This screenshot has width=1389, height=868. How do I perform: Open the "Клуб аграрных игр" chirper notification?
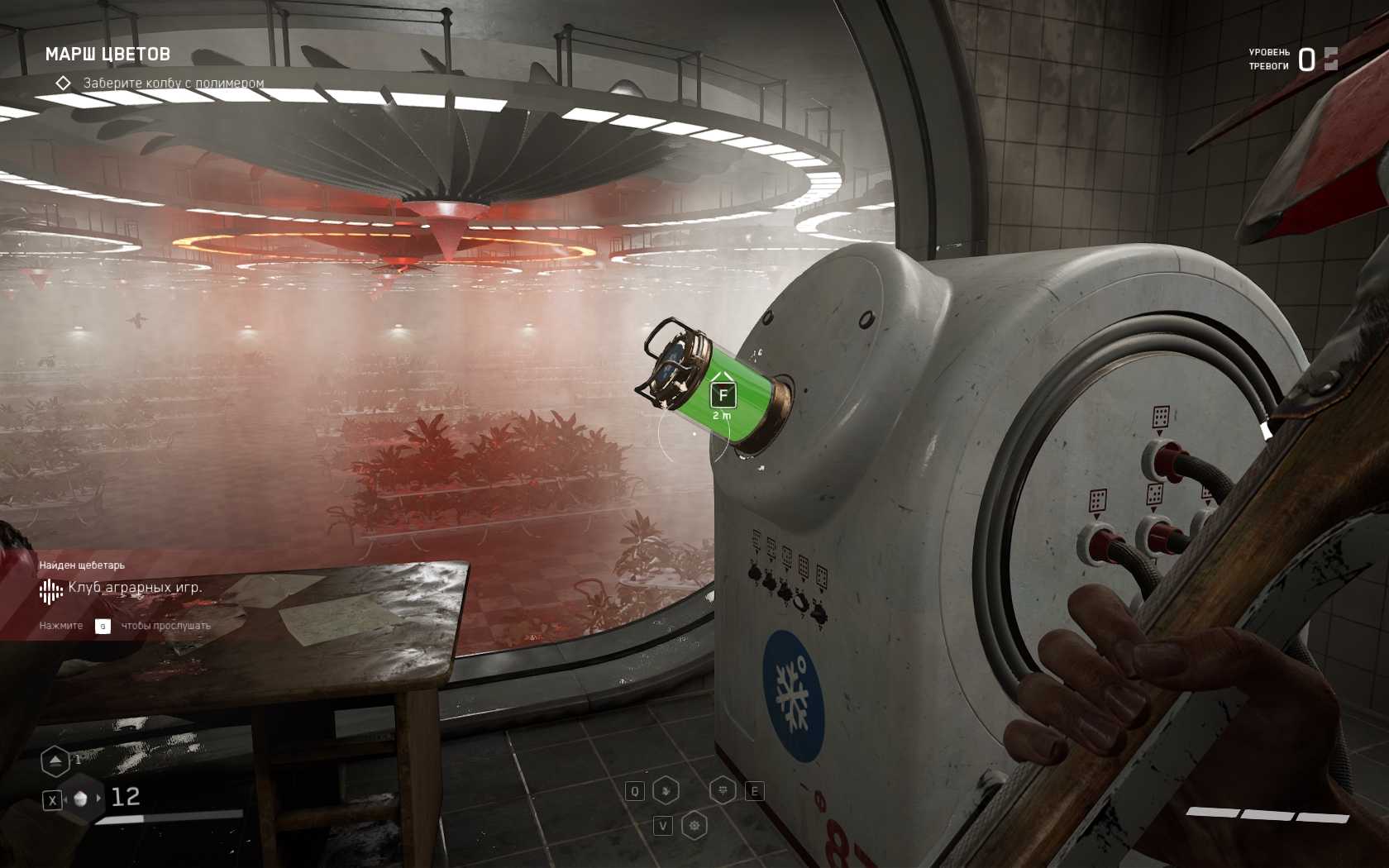(135, 588)
